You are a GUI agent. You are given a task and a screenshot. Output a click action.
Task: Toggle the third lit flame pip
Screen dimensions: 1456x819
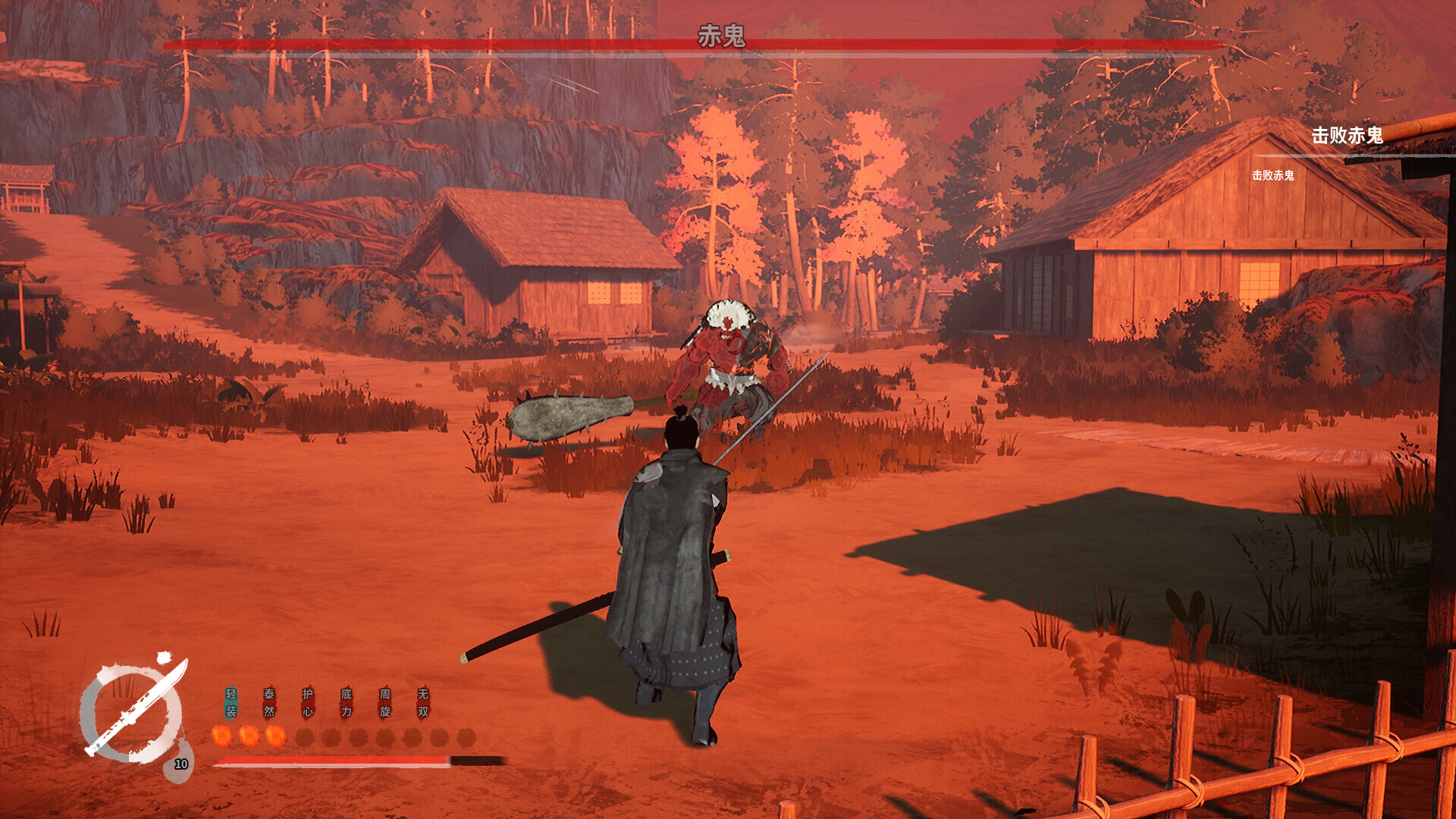(x=276, y=736)
